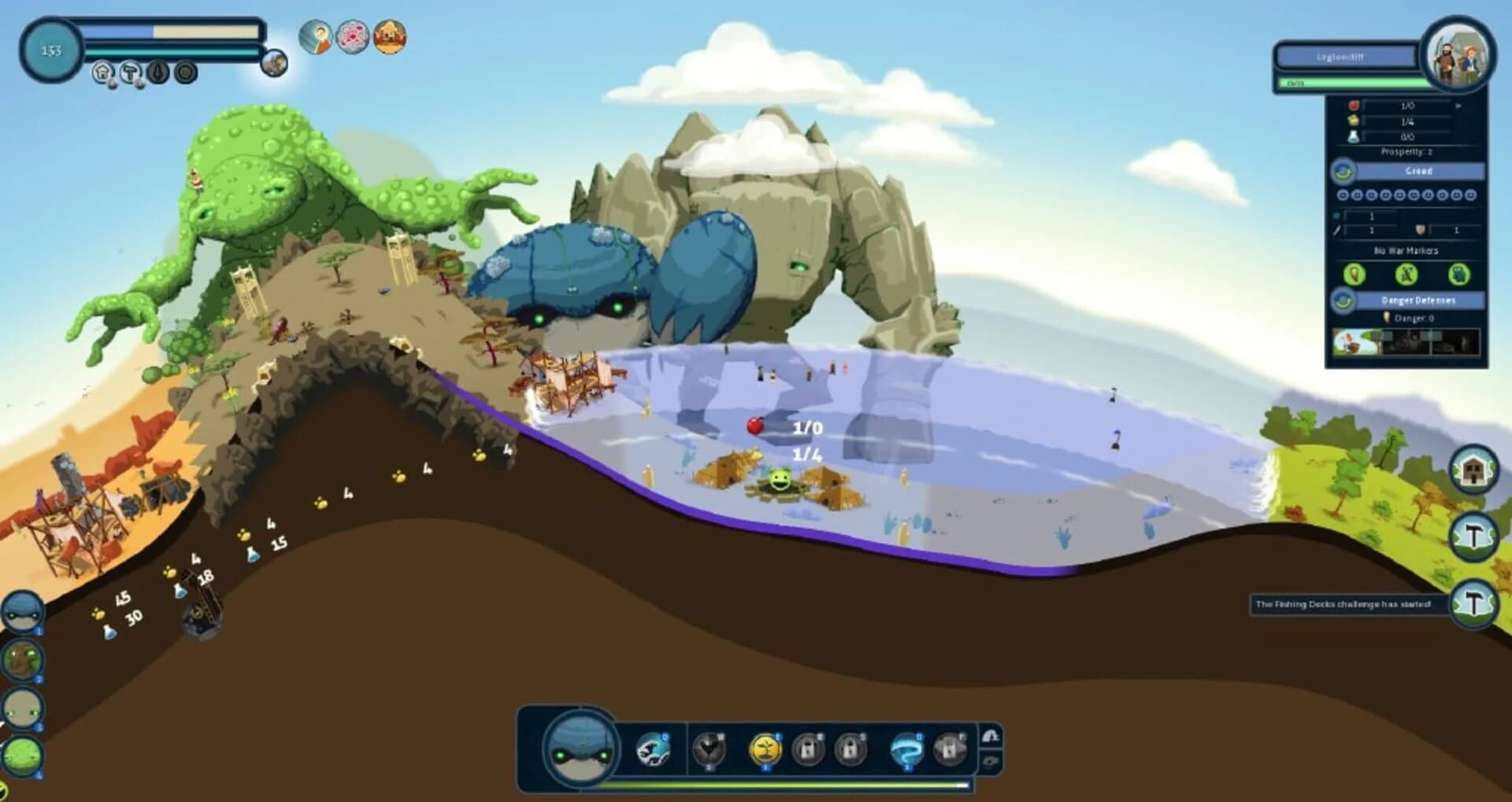Toggle the cycle arrow beside Danger Defenses
The width and height of the screenshot is (1512, 802).
click(x=1343, y=299)
